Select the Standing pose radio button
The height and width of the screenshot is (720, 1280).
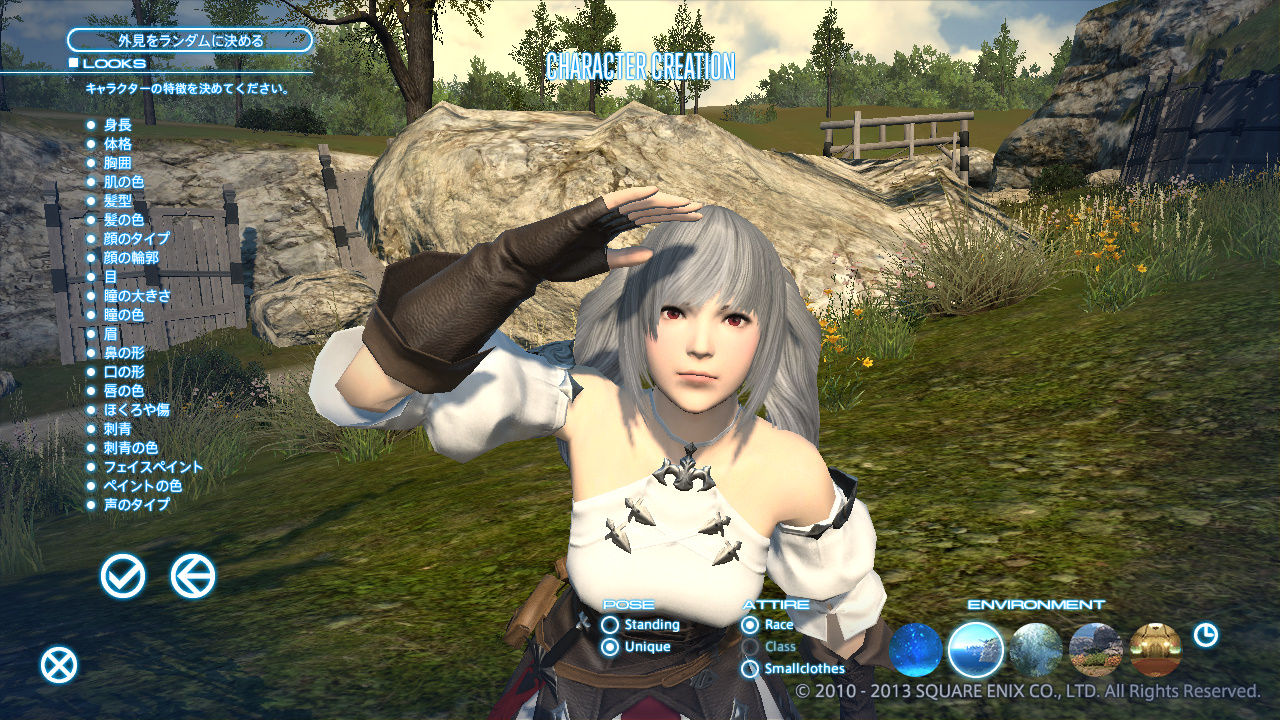tap(610, 624)
